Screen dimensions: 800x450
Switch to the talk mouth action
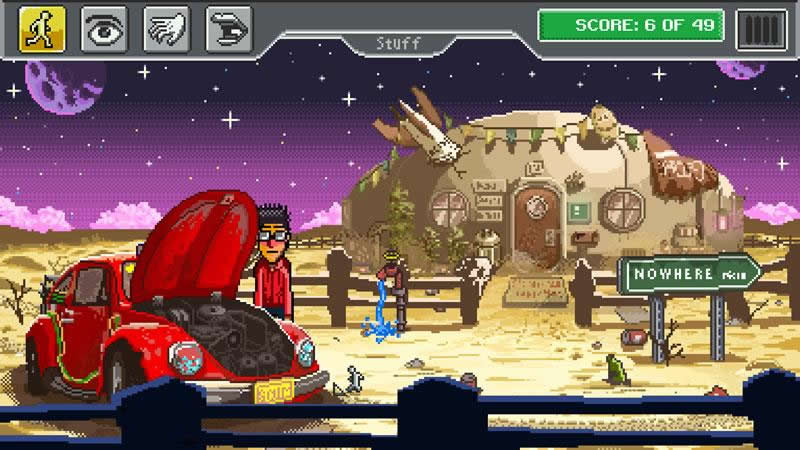click(x=228, y=29)
